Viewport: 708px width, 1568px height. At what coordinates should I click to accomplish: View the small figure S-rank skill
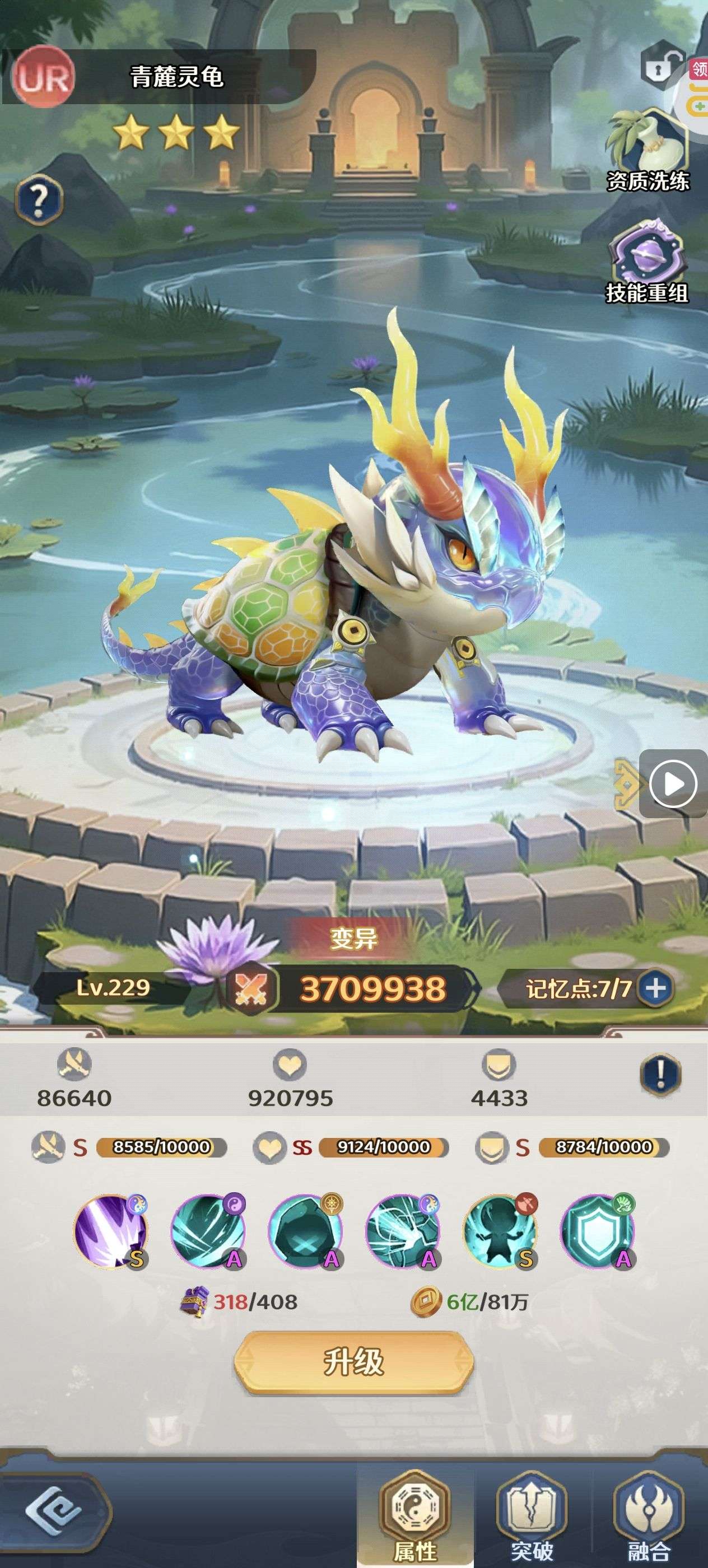[500, 1231]
